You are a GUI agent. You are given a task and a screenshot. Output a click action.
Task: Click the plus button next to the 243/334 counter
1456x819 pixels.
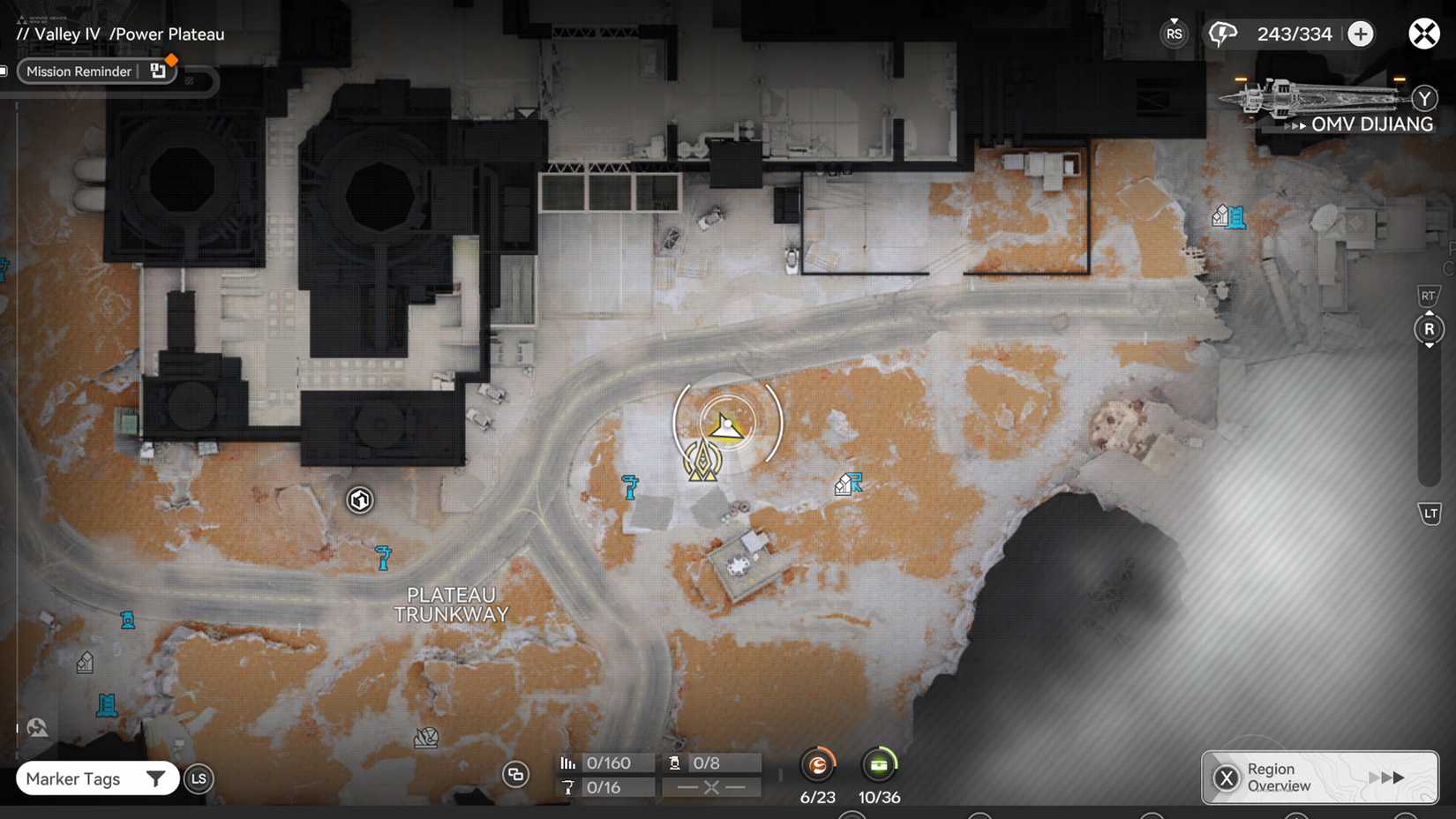click(x=1360, y=33)
